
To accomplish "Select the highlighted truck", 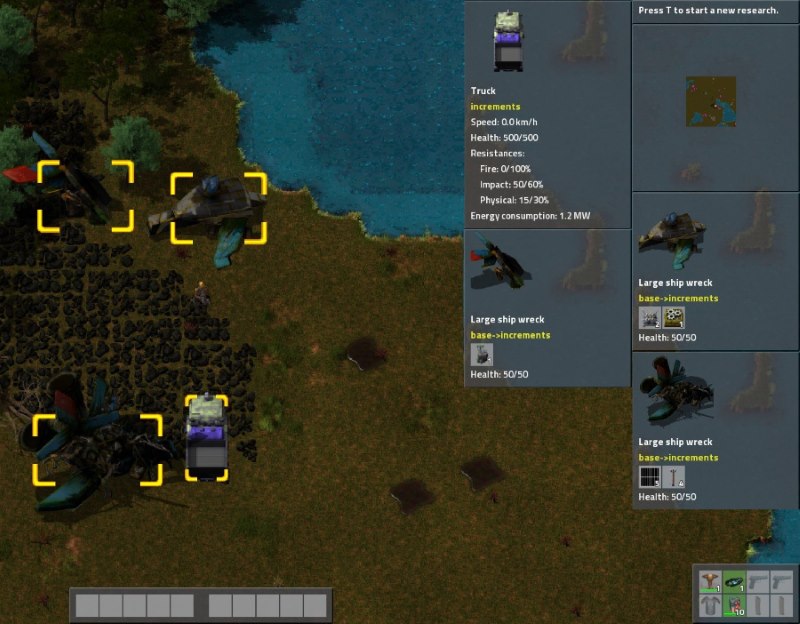I will (x=206, y=438).
